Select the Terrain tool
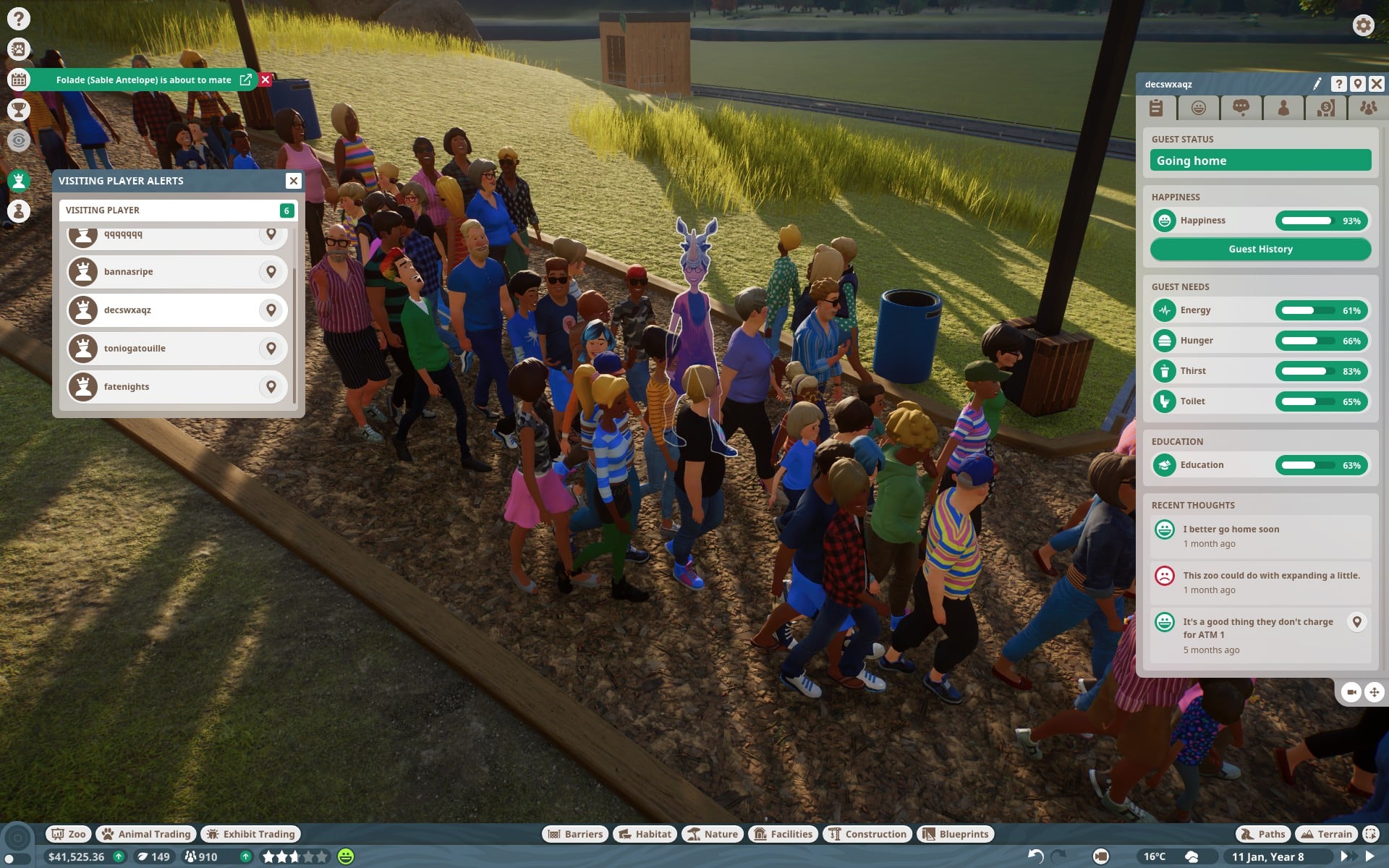Viewport: 1389px width, 868px height. [1326, 834]
